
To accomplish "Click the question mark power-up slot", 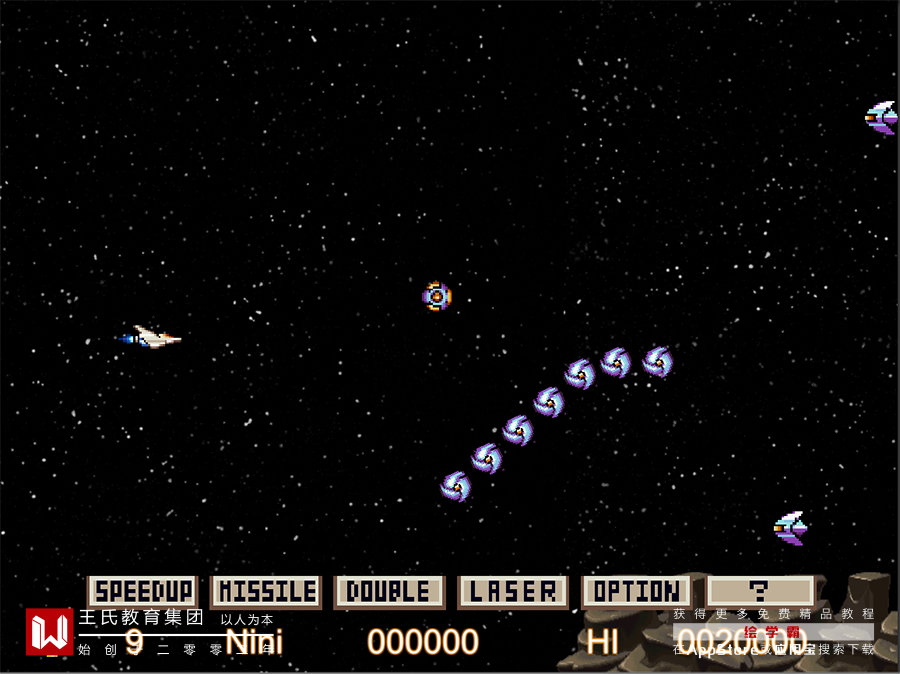I will pos(760,591).
